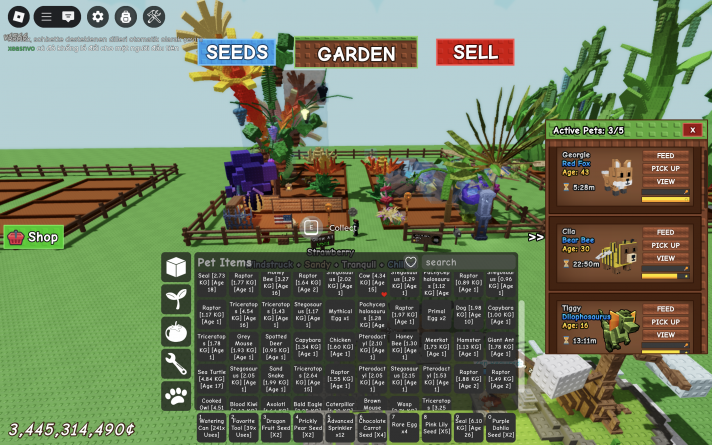Viewport: 712px width, 445px height.
Task: Switch to the paw pets category
Action: 176,395
